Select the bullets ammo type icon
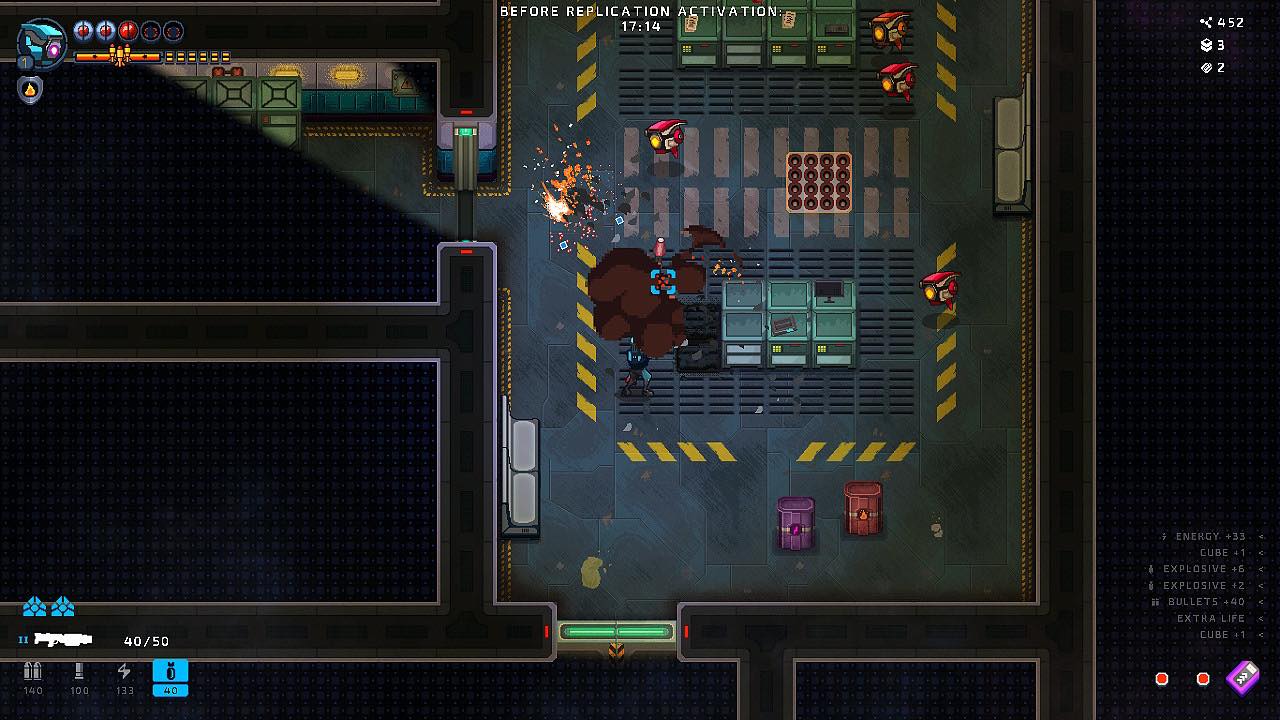 tap(33, 672)
